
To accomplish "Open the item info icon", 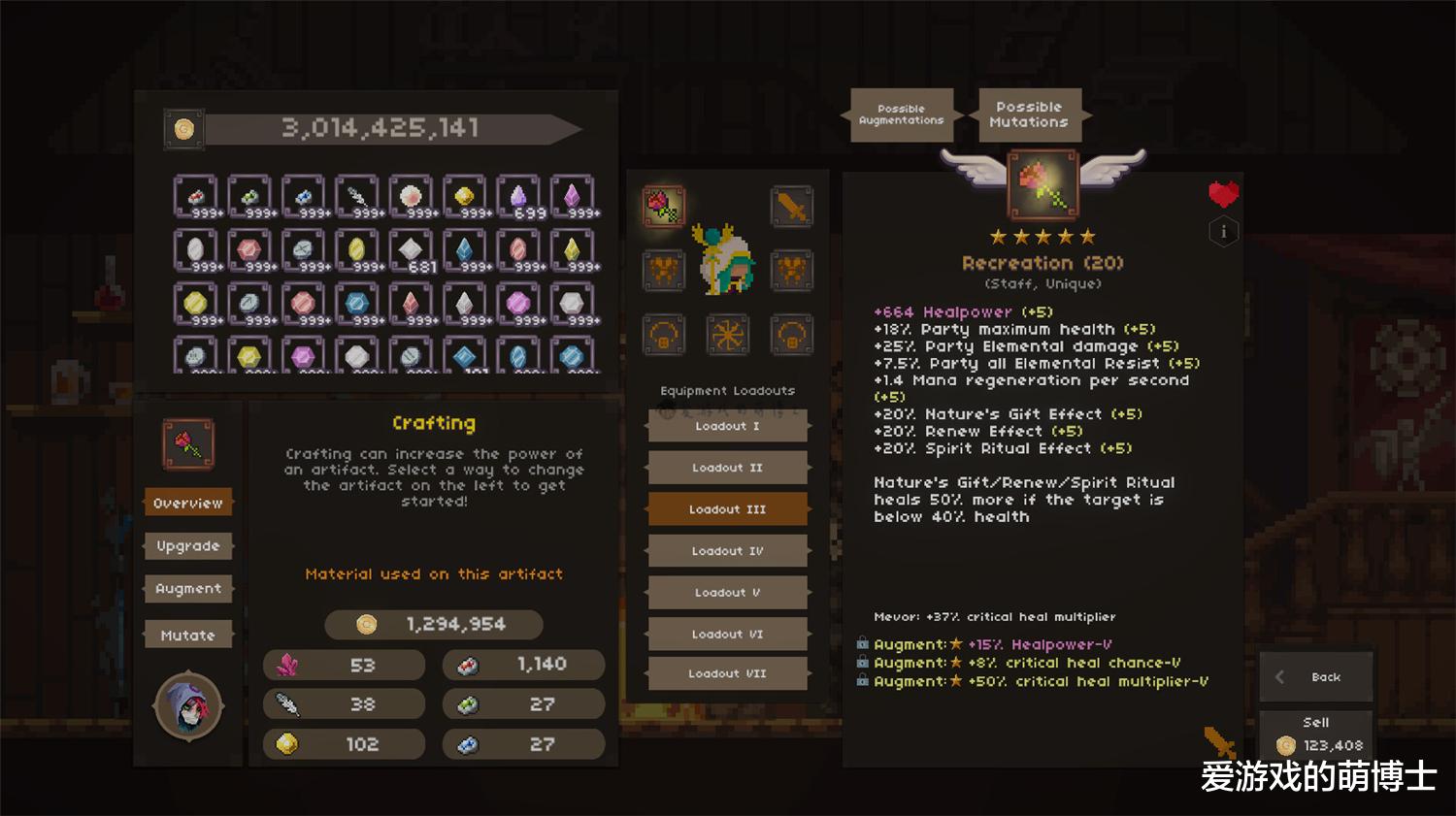I will click(x=1223, y=232).
